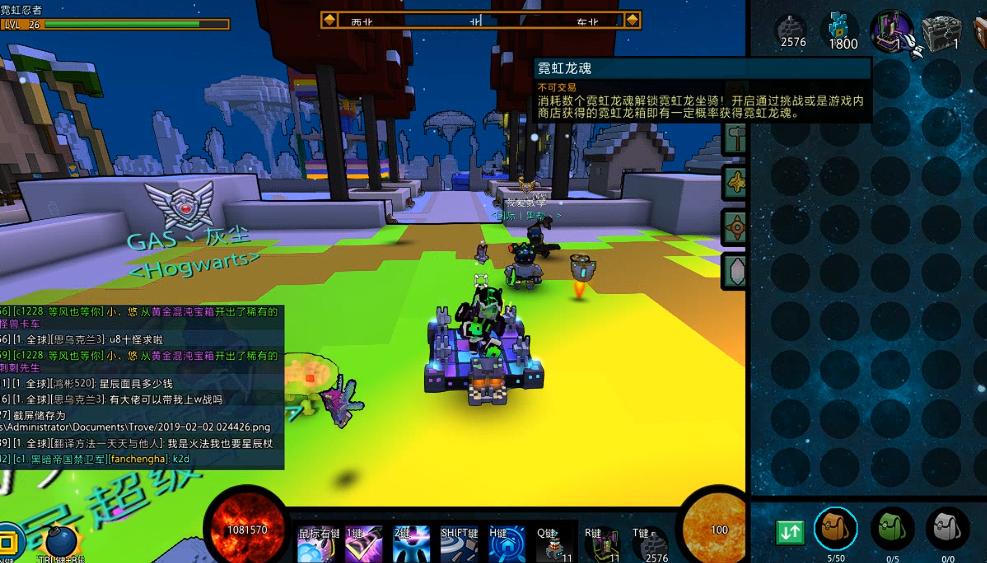Screen dimensions: 987x563
Task: Select the orange target side tab
Action: point(736,227)
